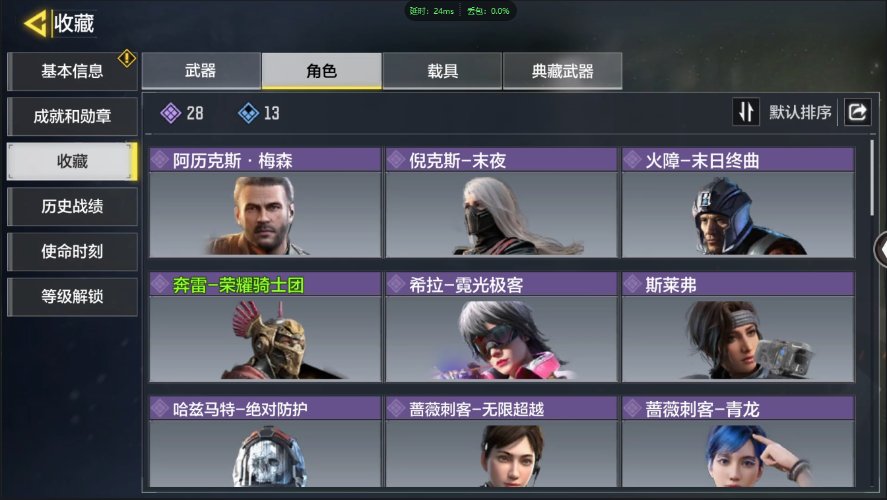The width and height of the screenshot is (887, 500).
Task: Select the 角色 tab
Action: tap(321, 71)
